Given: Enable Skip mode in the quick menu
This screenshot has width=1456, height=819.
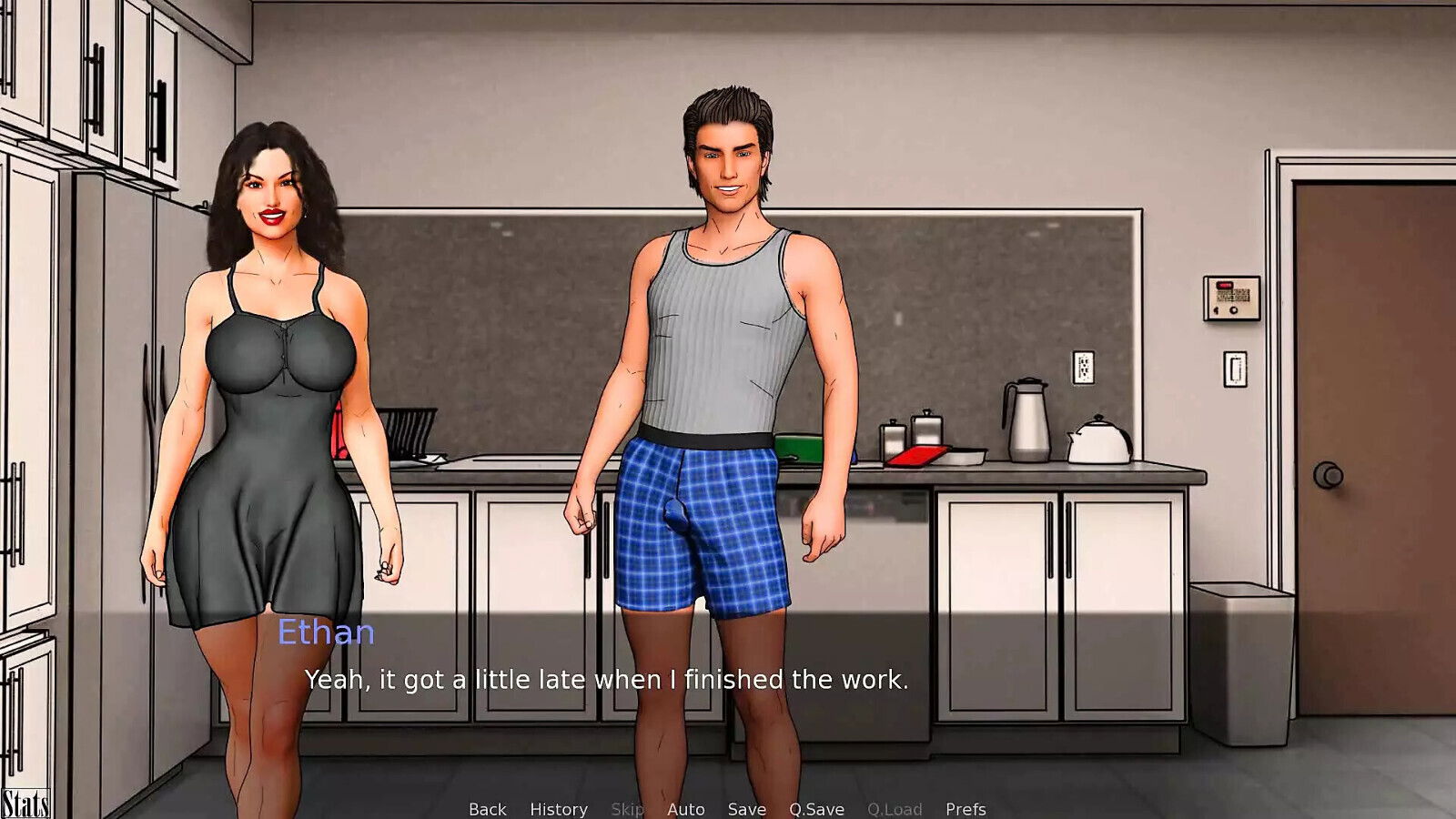Looking at the screenshot, I should pos(628,808).
